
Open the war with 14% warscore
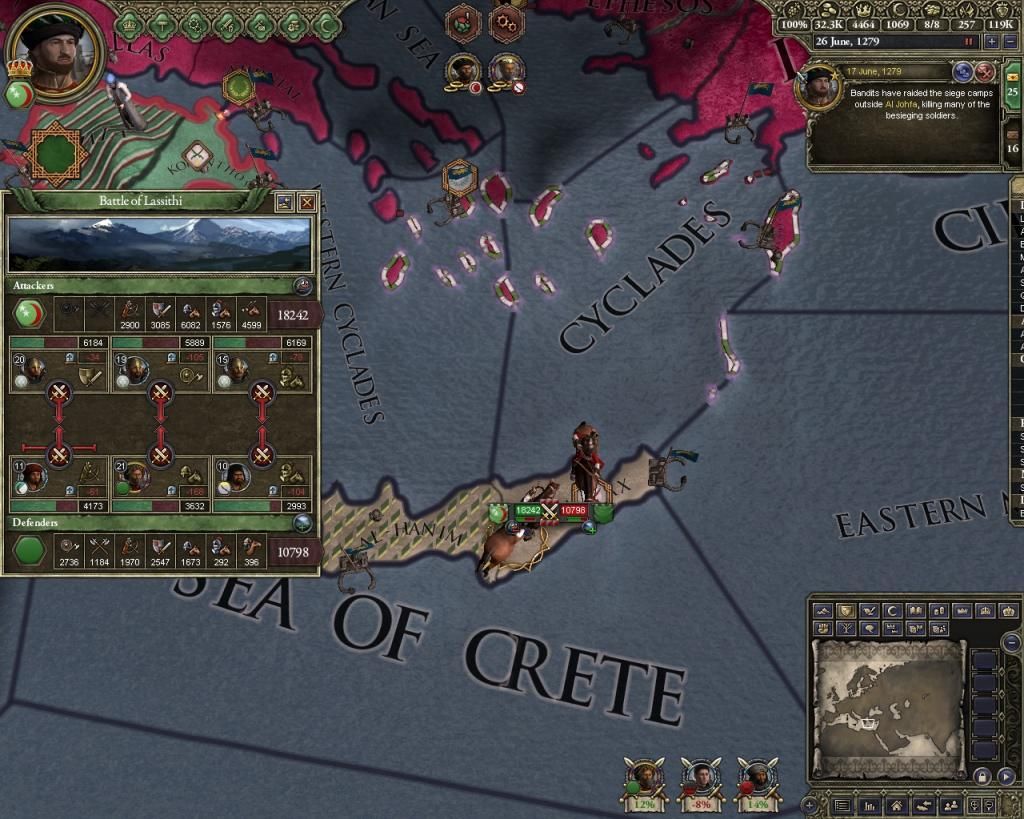756,780
